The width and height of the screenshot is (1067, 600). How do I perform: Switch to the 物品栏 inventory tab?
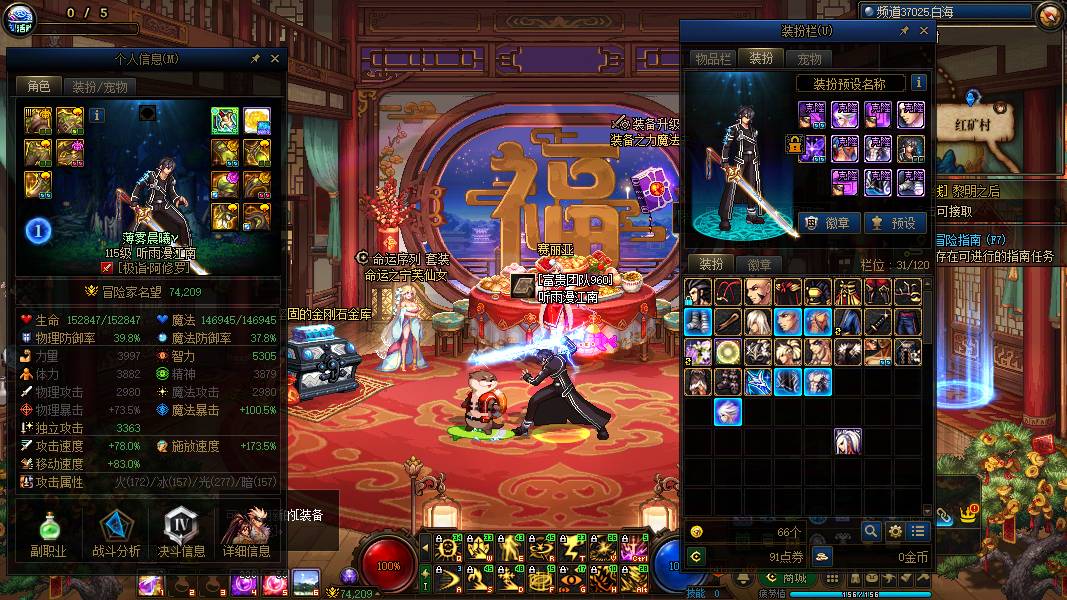(713, 59)
